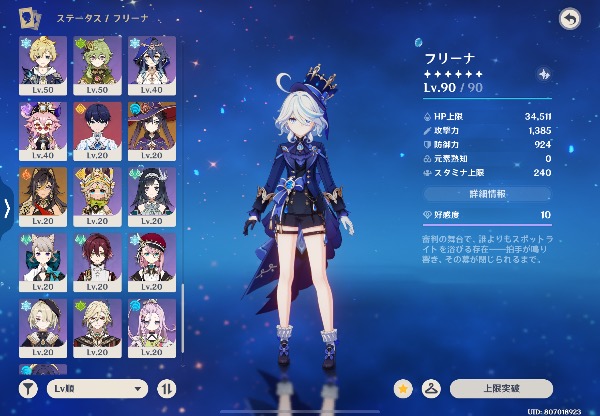Toggle the gold star favorite icon
The image size is (600, 416).
[404, 387]
